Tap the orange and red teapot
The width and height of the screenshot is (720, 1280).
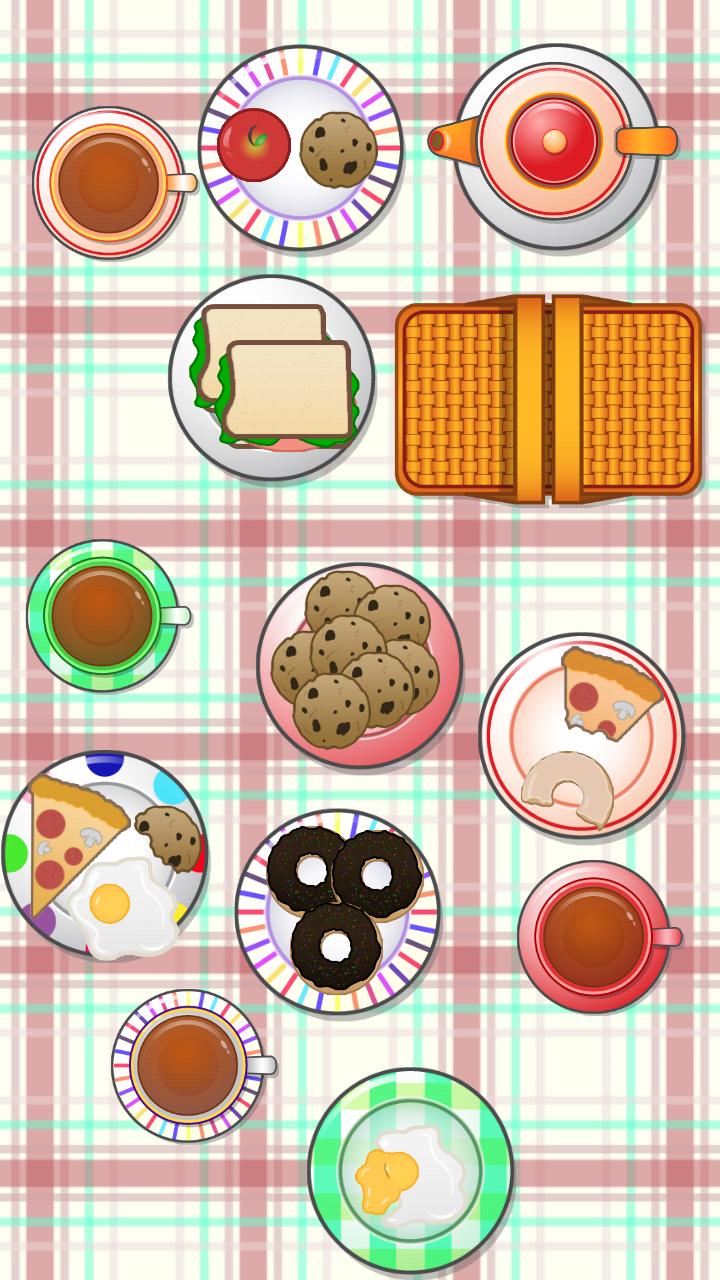coord(555,143)
